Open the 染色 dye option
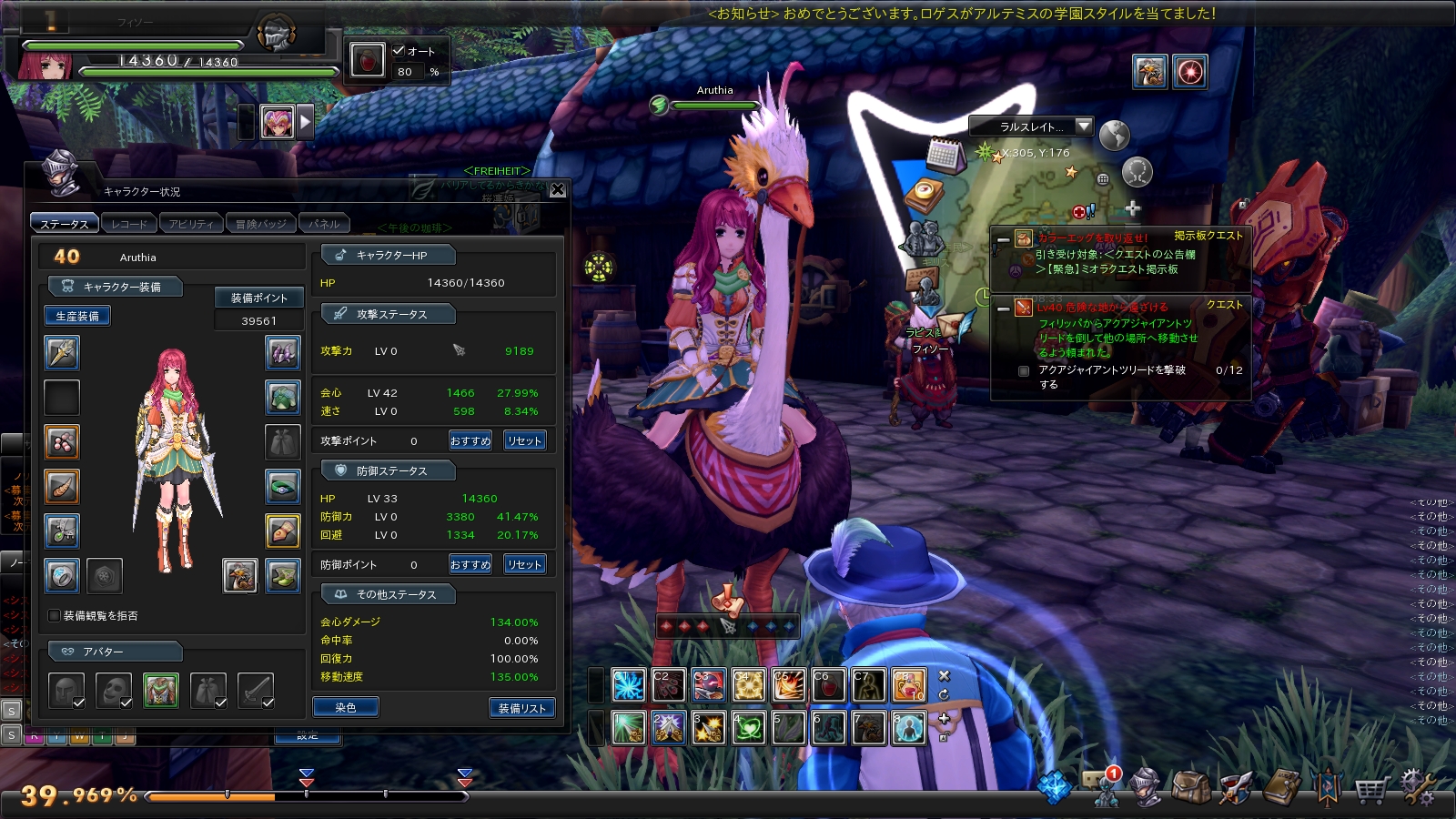This screenshot has height=819, width=1456. (x=346, y=707)
